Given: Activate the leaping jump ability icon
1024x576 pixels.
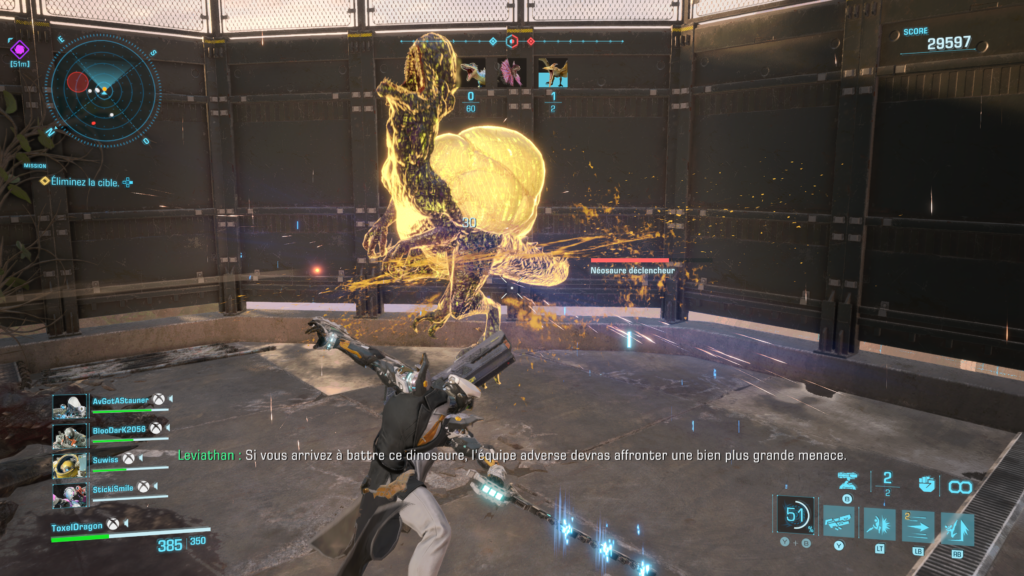Looking at the screenshot, I should tap(957, 527).
